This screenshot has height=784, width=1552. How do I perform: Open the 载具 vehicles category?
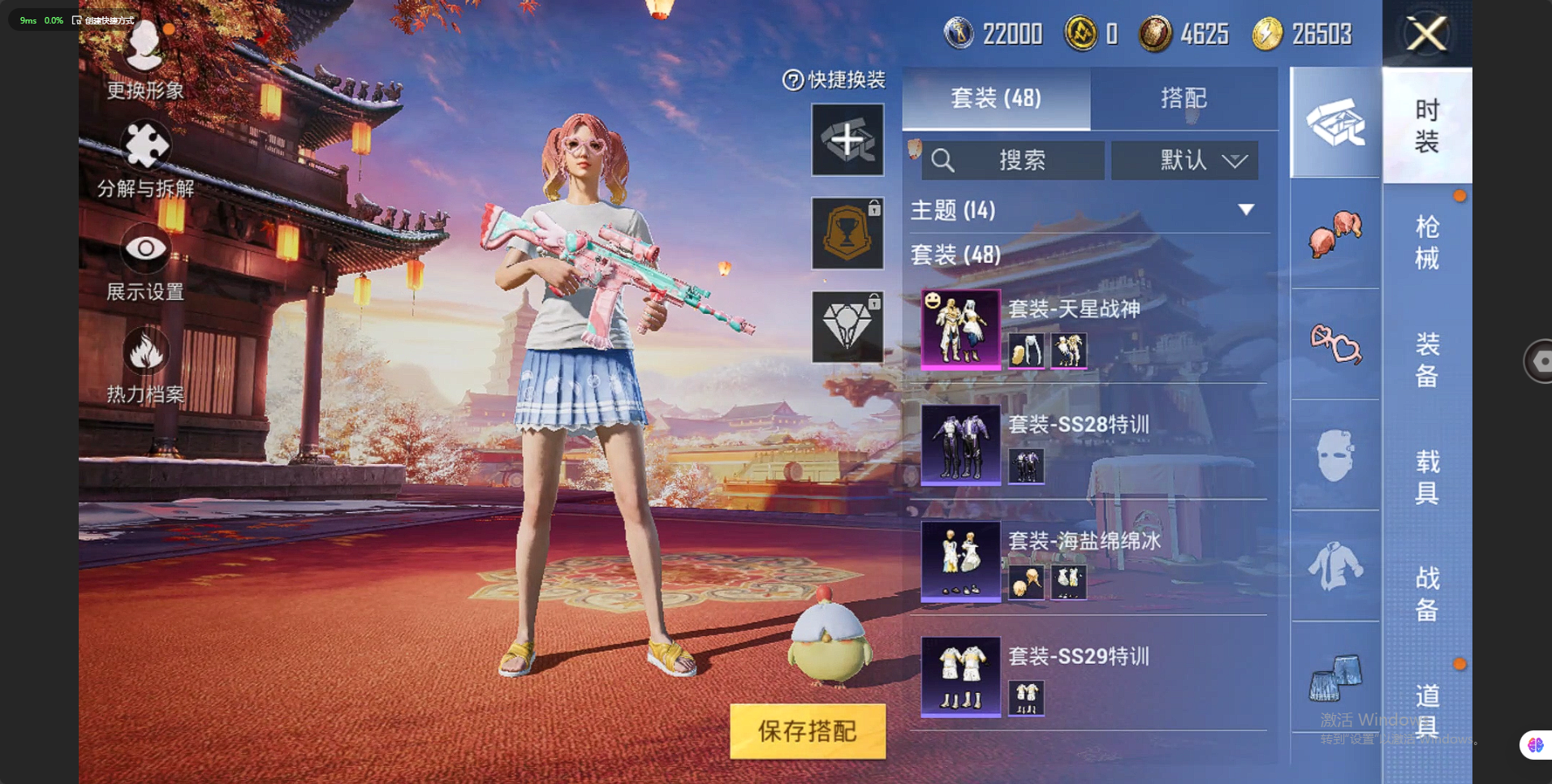pos(1426,476)
